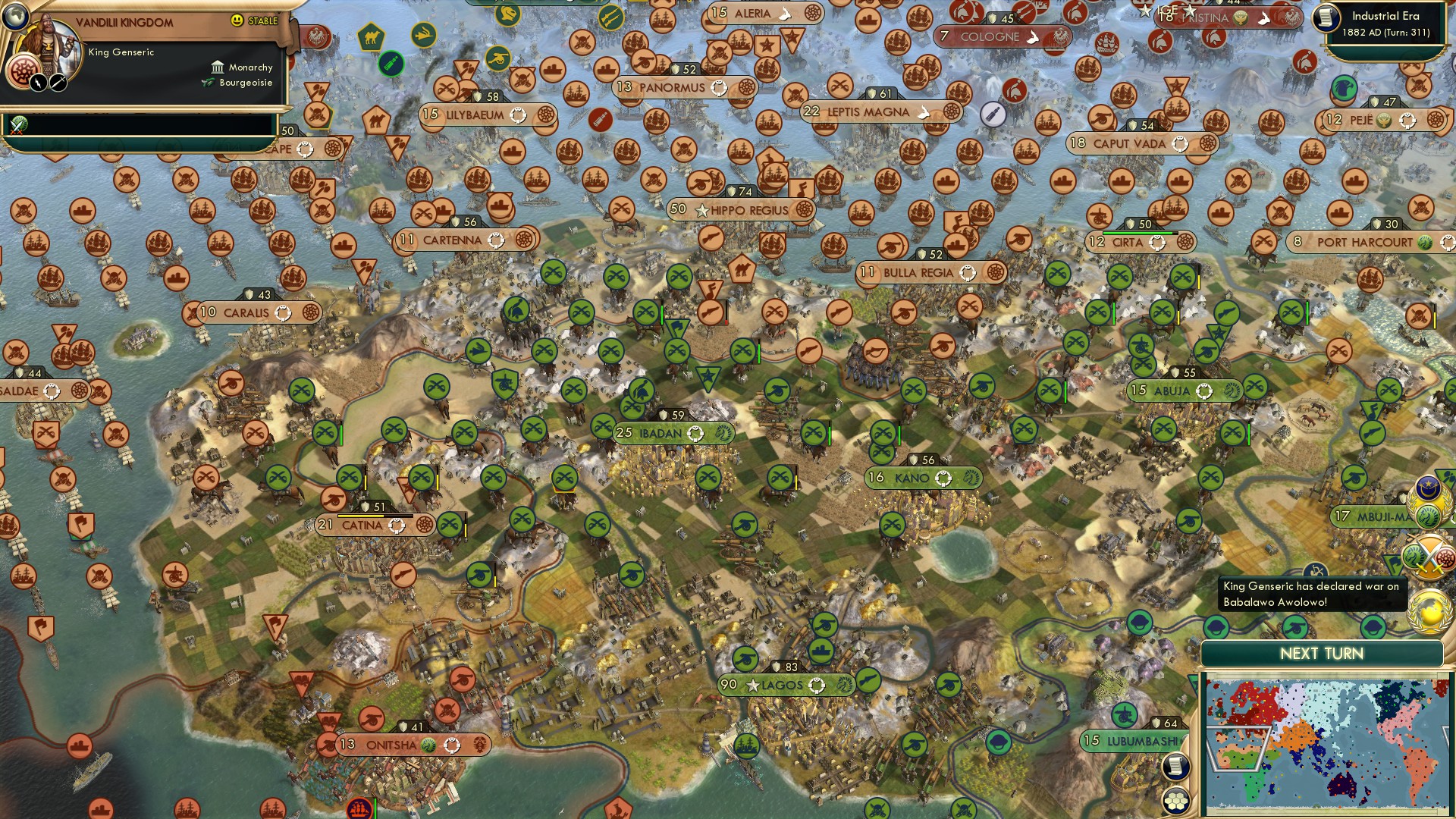Click the Bourgeoisie policy label
The image size is (1456, 819).
tap(246, 83)
